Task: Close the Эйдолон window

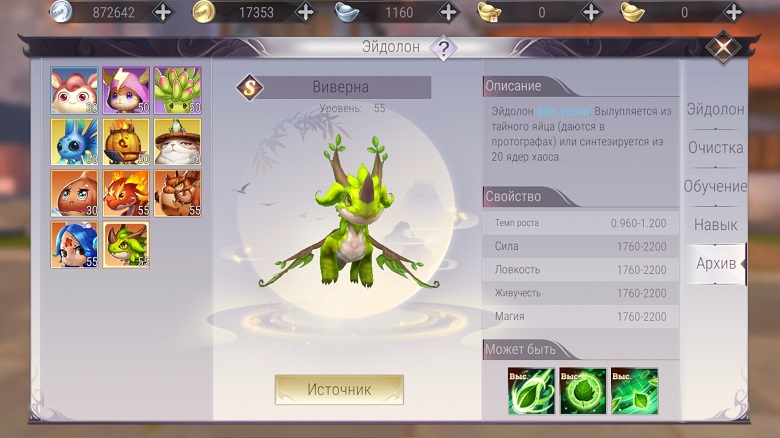Action: pos(723,46)
